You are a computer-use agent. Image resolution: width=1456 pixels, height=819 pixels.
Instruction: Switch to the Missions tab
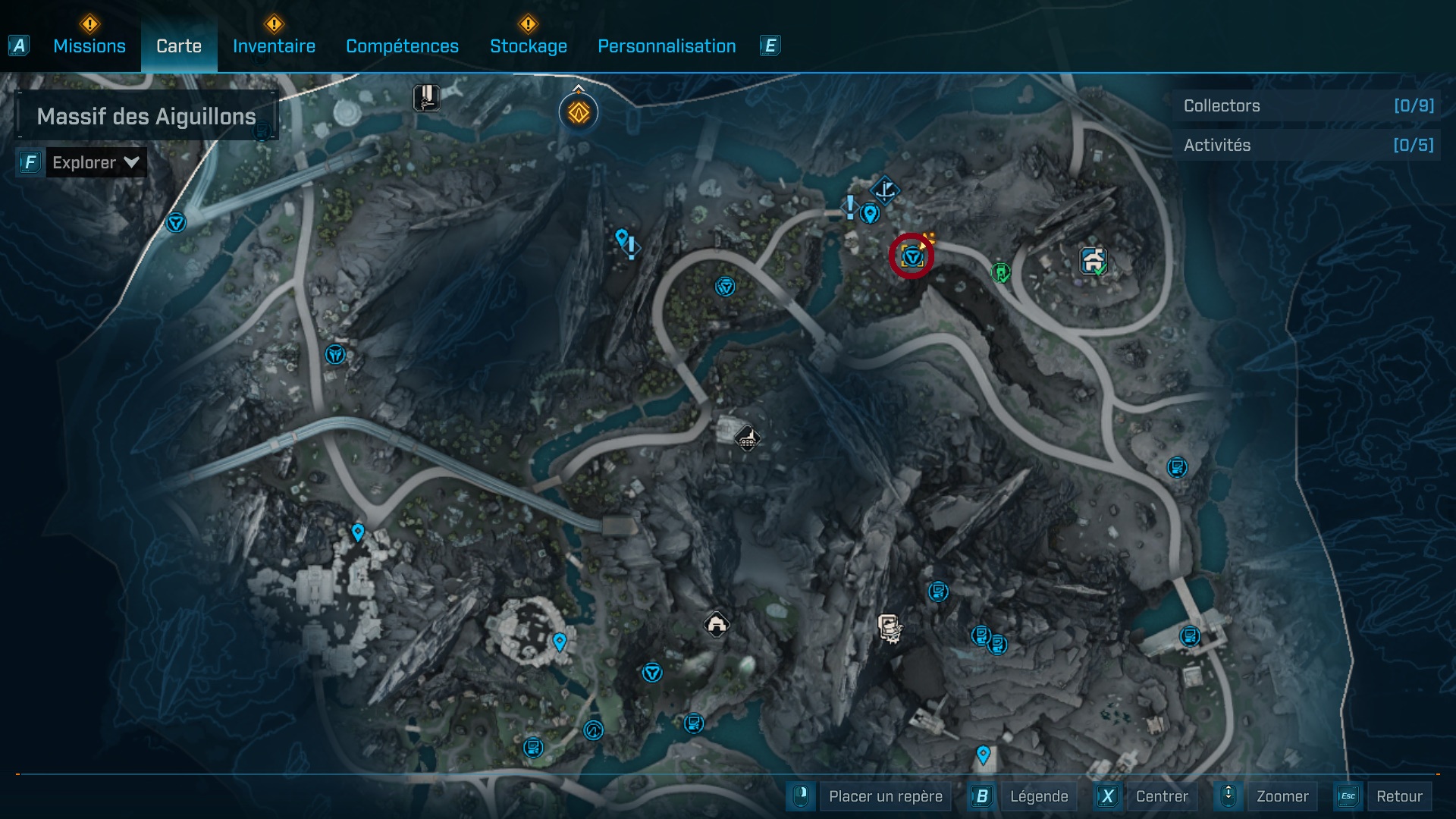pyautogui.click(x=89, y=46)
